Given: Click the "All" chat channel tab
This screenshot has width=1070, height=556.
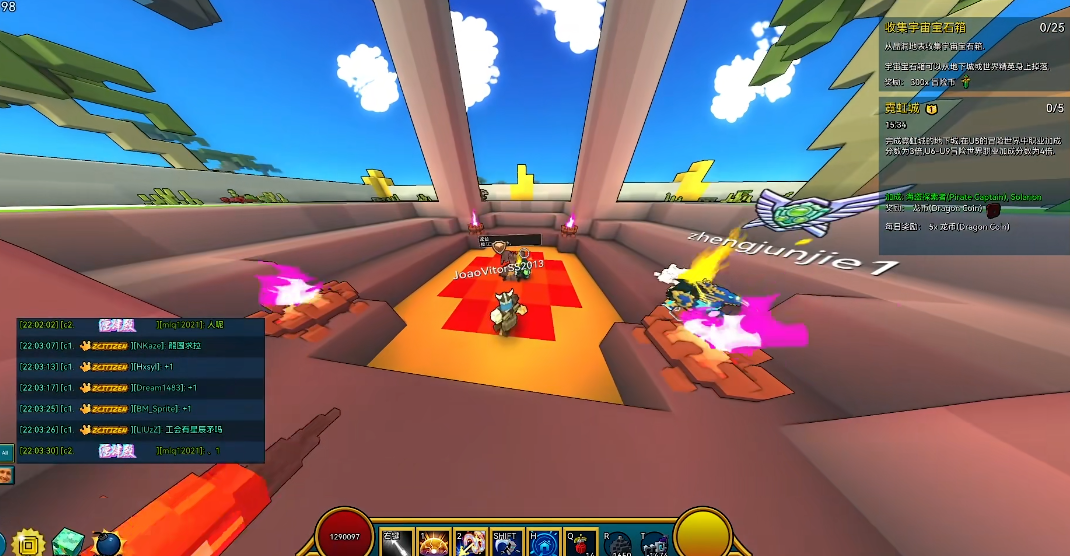Looking at the screenshot, I should pos(6,452).
